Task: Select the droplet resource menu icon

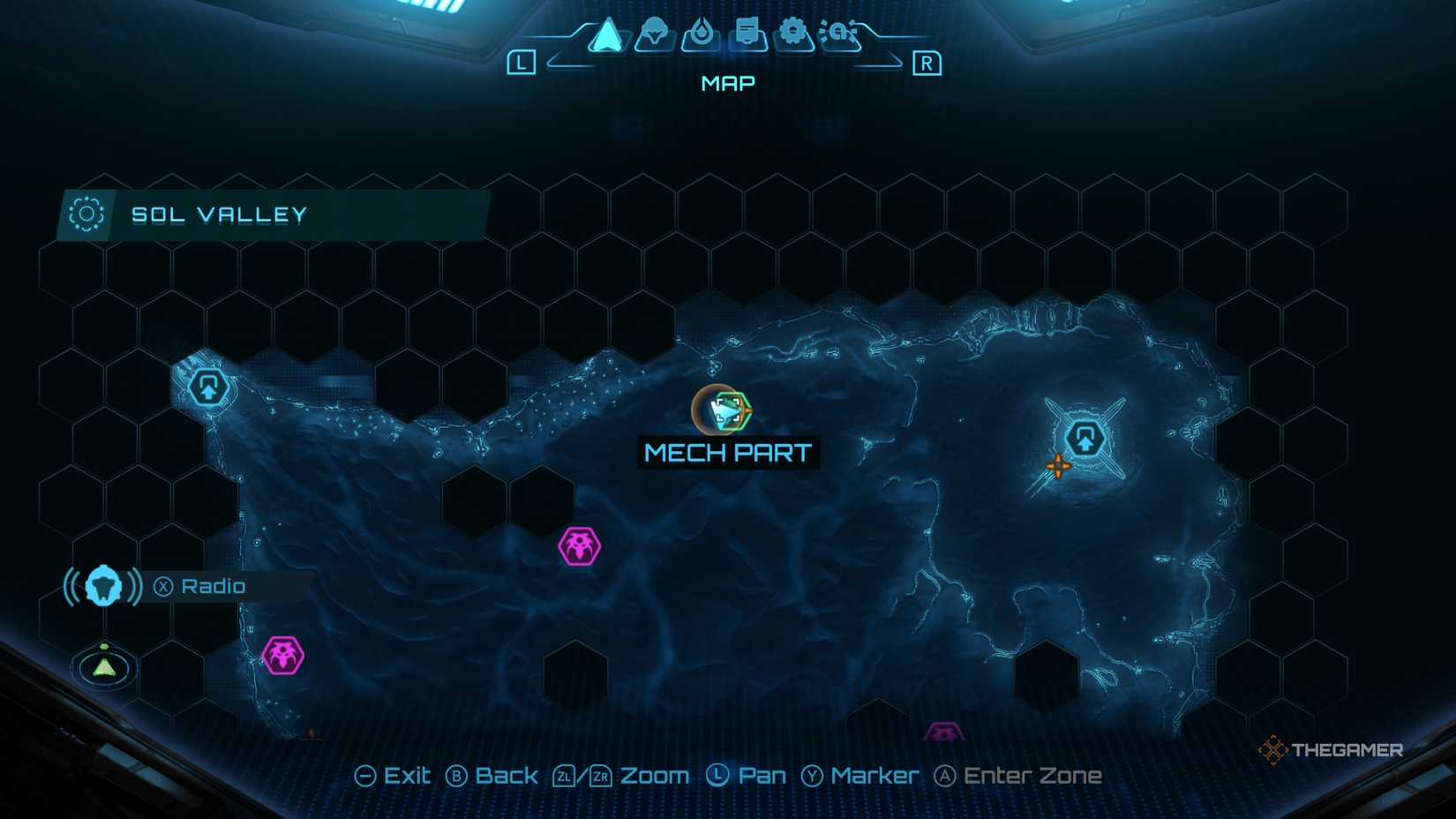Action: click(x=702, y=35)
